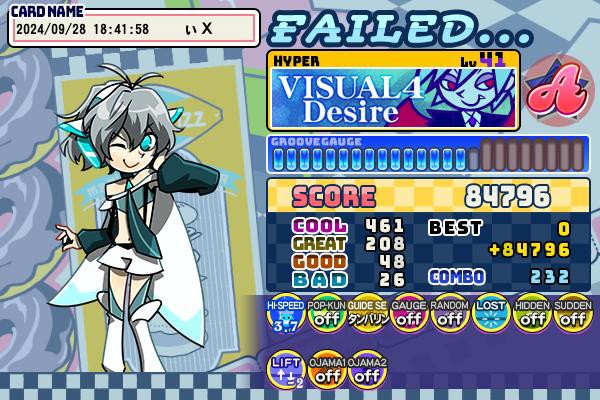This screenshot has height=400, width=600.
Task: Select the HI-SPEED 3.7 option icon
Action: tap(284, 316)
